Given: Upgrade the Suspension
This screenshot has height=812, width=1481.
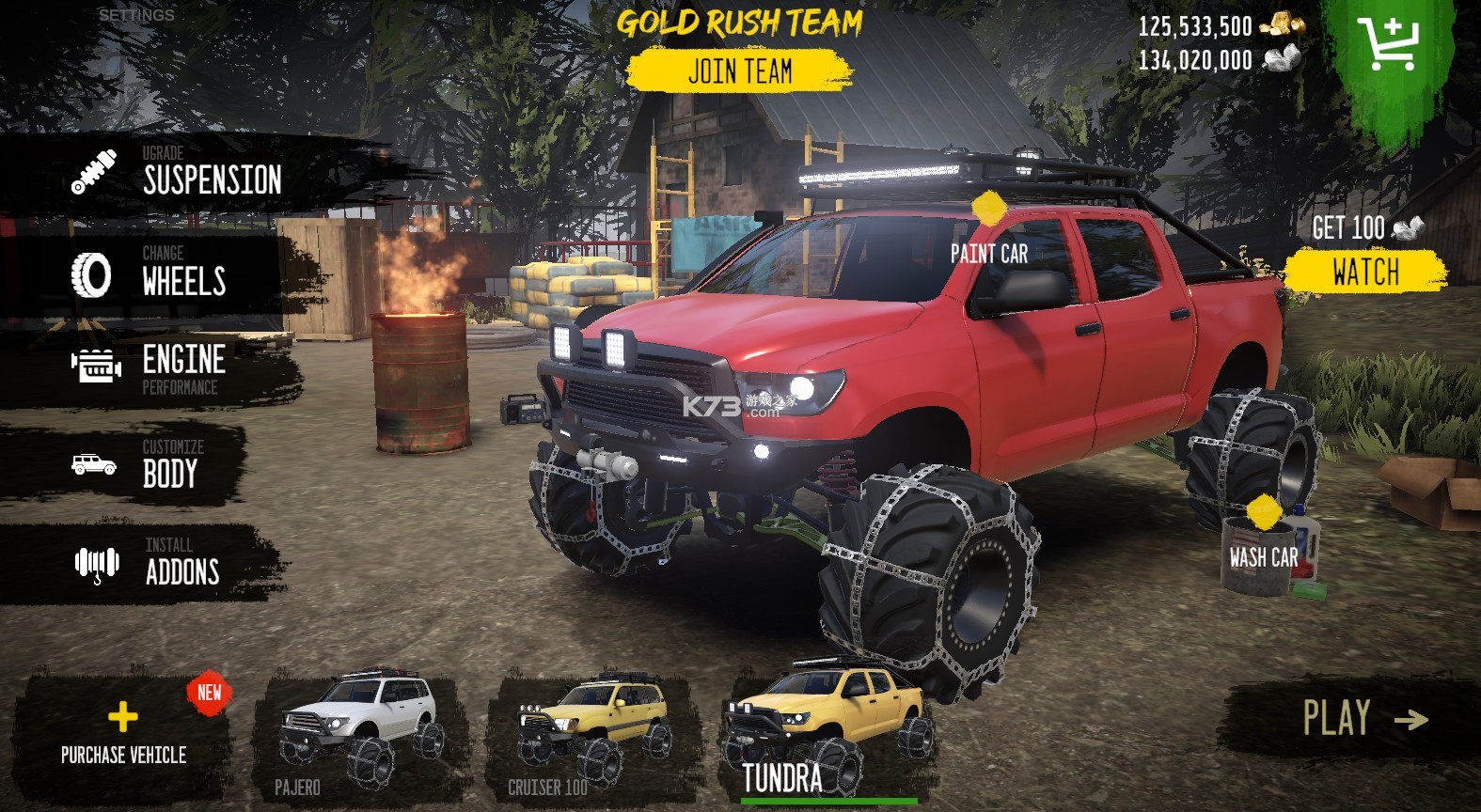Looking at the screenshot, I should (179, 173).
